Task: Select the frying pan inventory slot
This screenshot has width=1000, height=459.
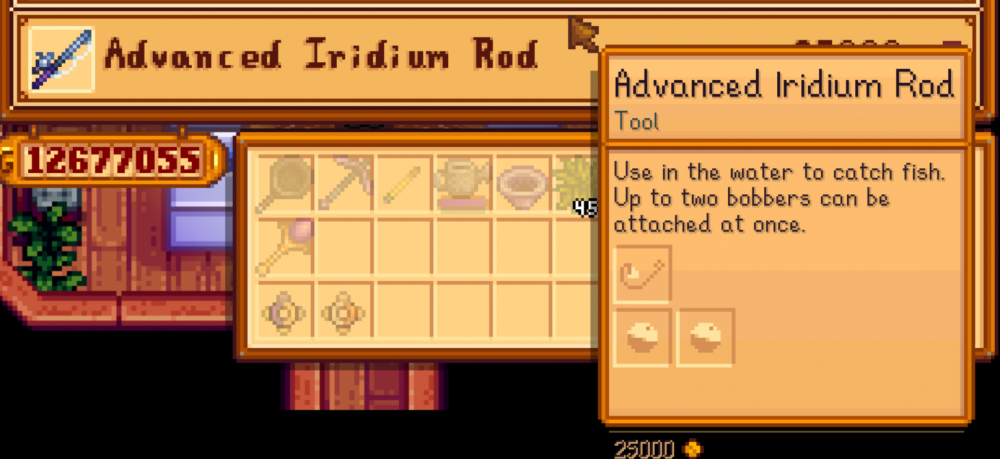Action: click(284, 185)
